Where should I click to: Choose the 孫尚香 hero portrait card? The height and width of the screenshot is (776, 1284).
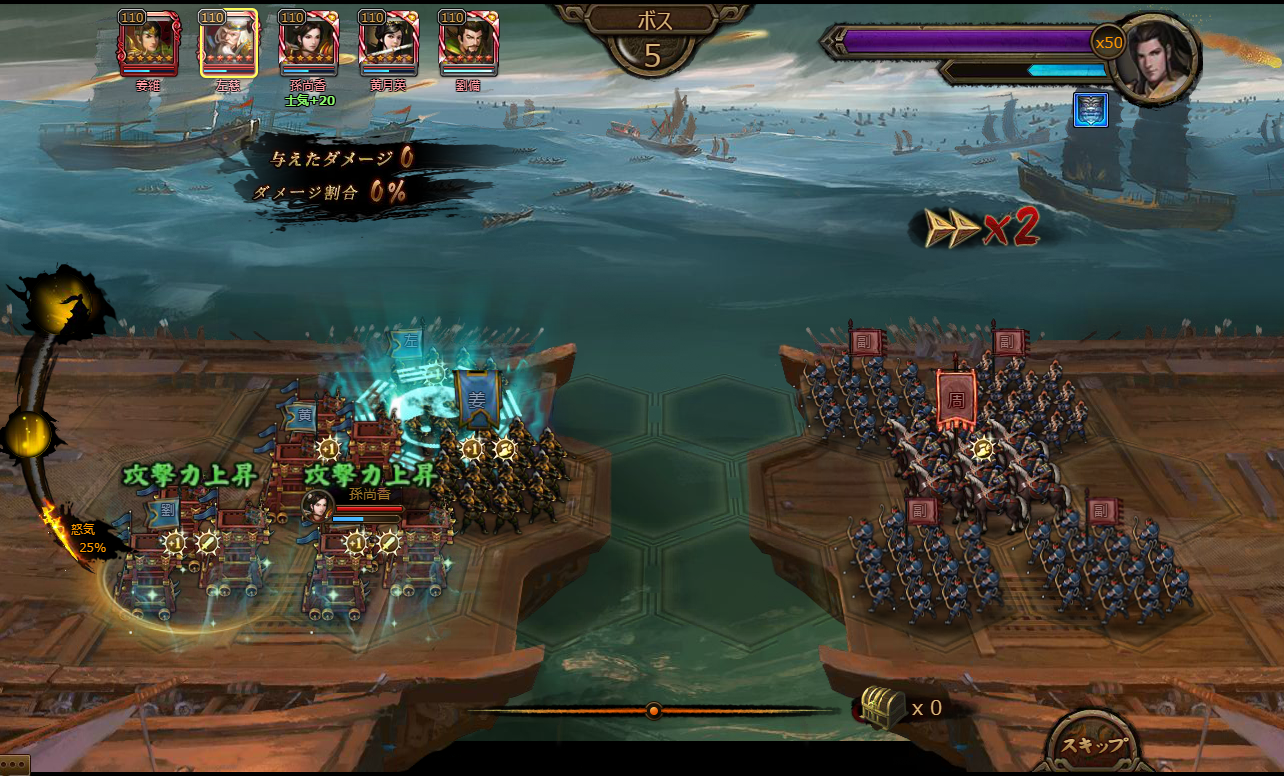(308, 44)
